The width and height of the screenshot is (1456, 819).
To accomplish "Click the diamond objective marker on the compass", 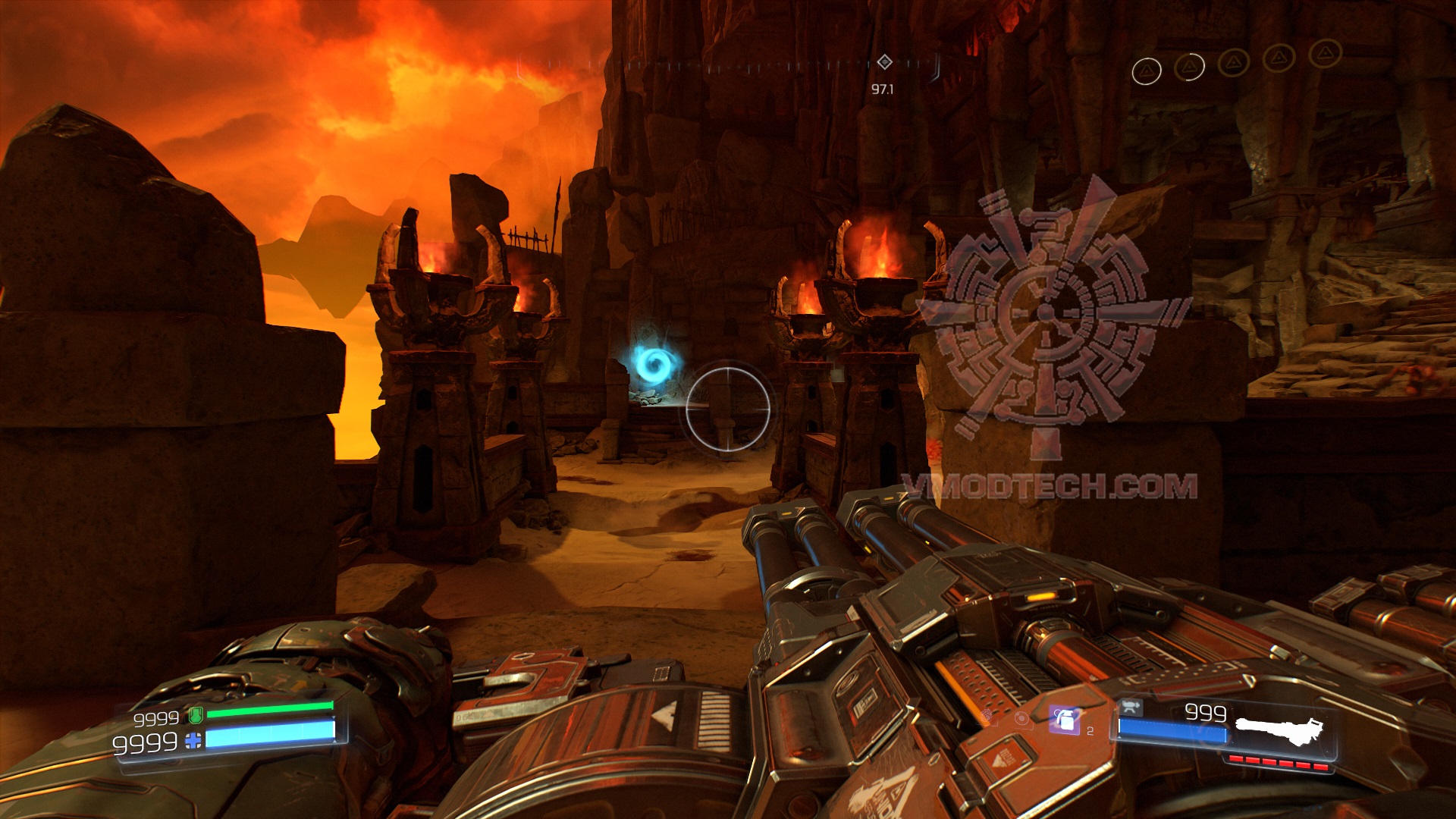I will click(884, 62).
